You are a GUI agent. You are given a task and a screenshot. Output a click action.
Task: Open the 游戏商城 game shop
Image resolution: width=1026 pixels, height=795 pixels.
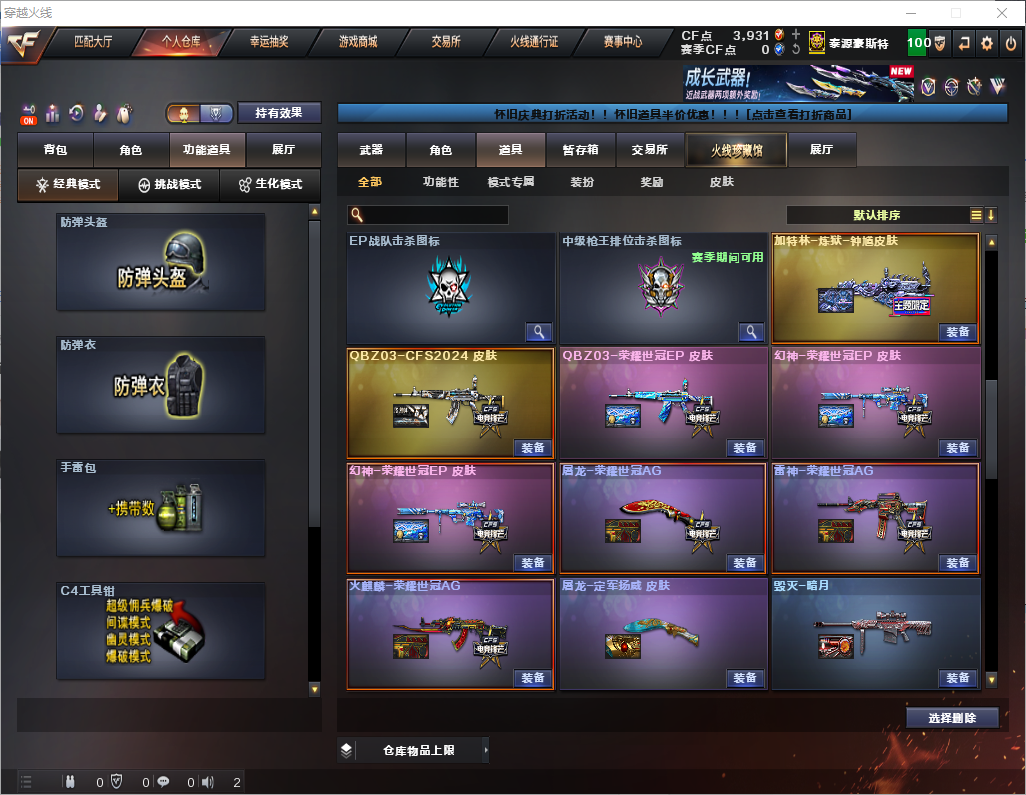click(358, 42)
